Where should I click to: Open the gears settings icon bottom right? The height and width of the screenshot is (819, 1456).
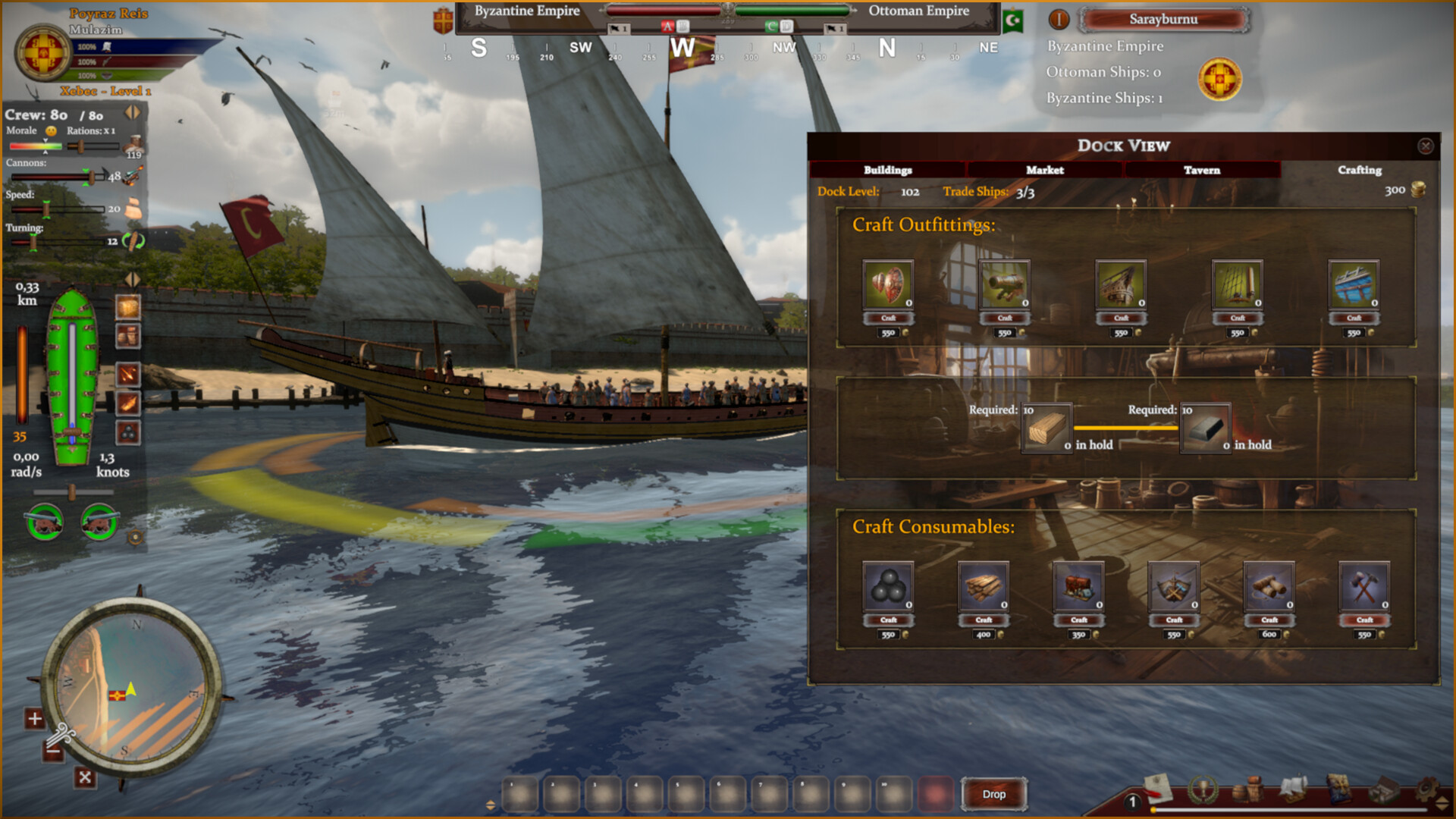click(1427, 790)
